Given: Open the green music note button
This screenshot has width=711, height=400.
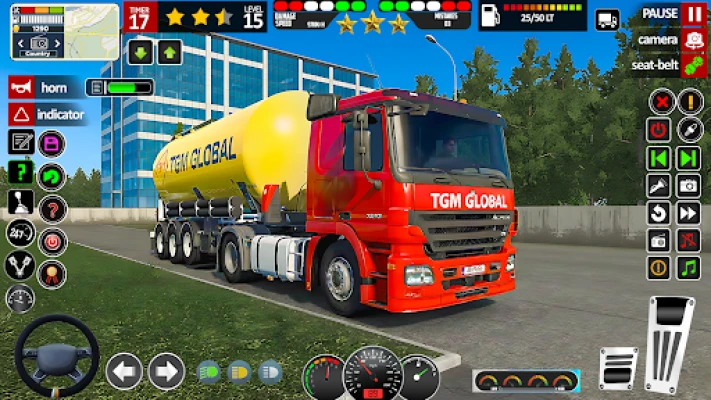Looking at the screenshot, I should click(x=688, y=268).
